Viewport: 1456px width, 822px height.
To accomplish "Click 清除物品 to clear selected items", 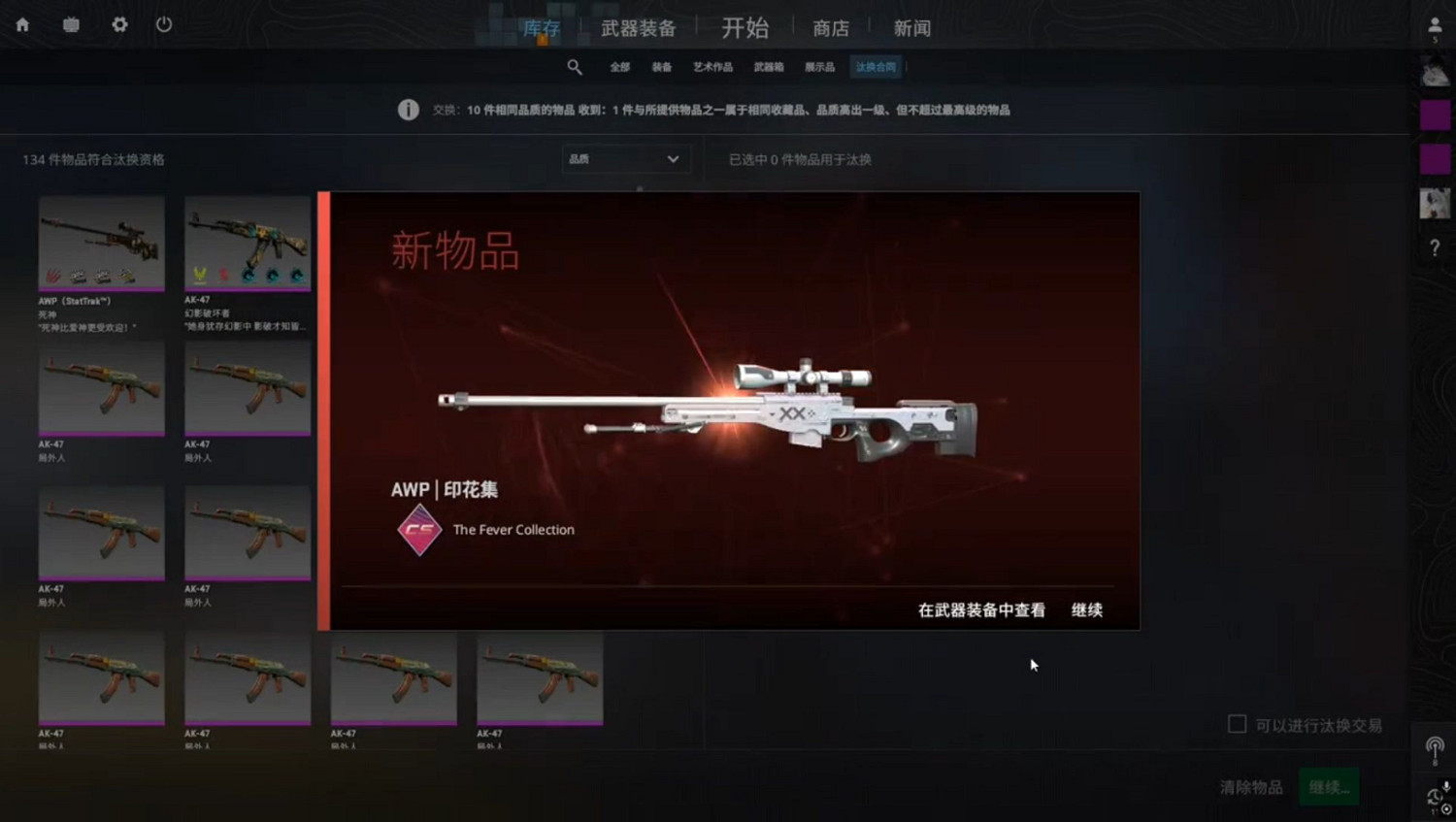I will 1249,787.
